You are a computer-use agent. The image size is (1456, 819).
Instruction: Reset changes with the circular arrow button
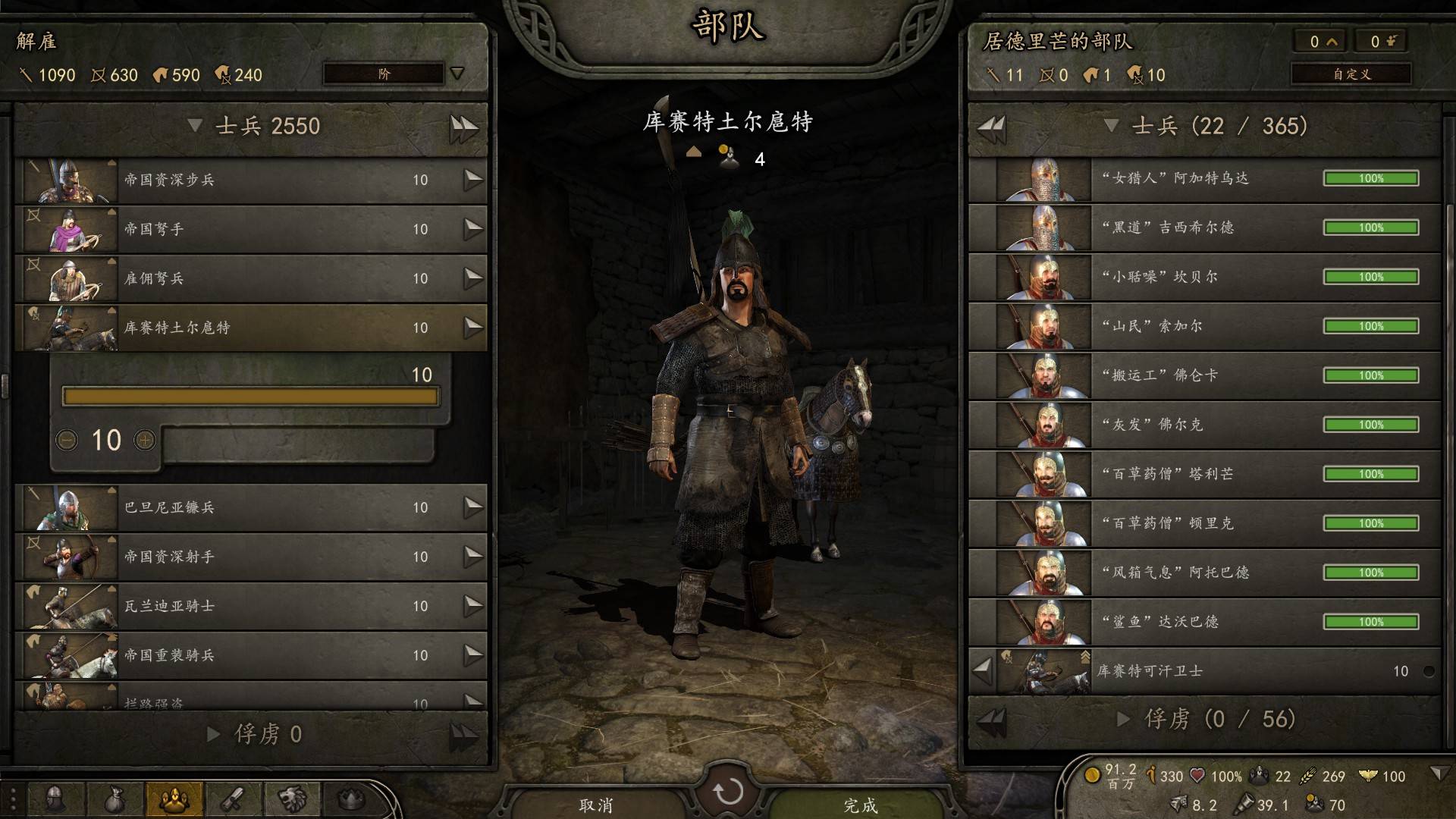tap(728, 792)
